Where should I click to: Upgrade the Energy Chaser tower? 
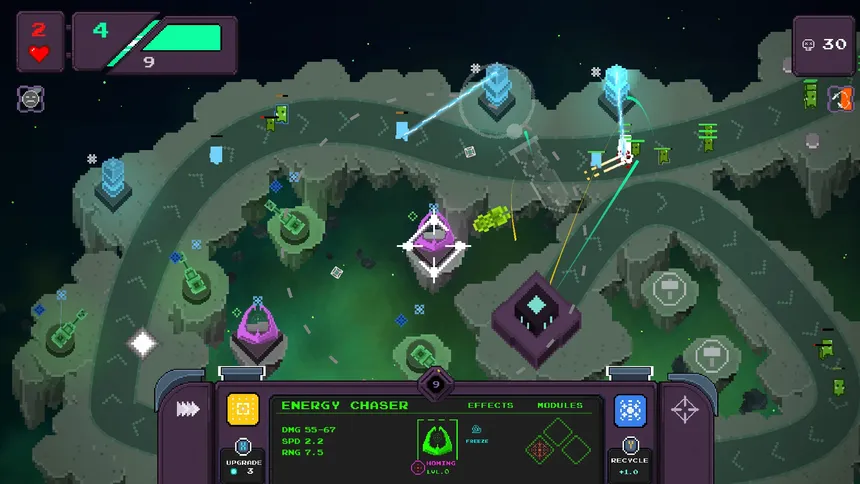(x=242, y=455)
